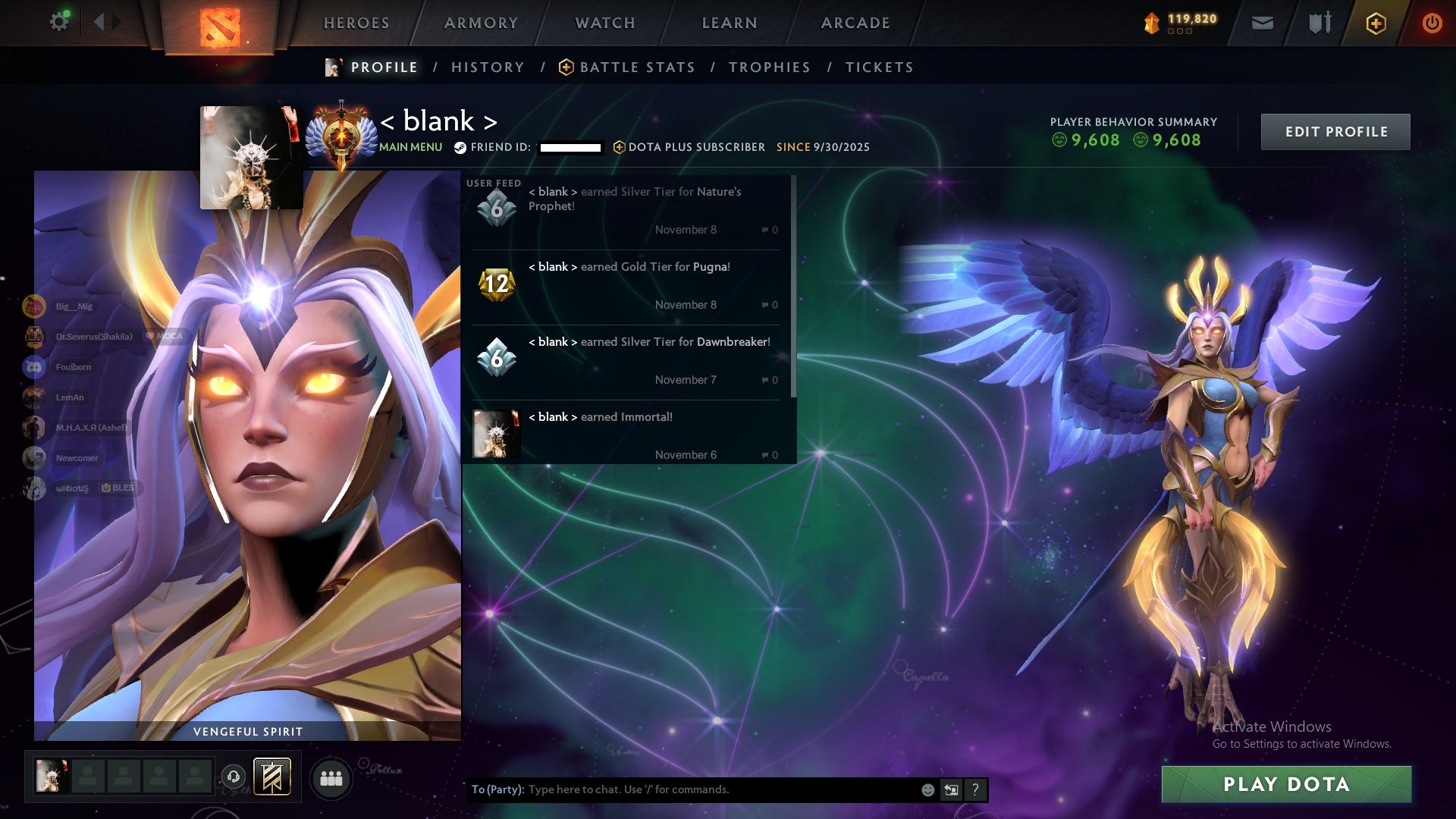Screen dimensions: 1456x819
Task: Click the headphones voice chat icon
Action: click(x=234, y=777)
